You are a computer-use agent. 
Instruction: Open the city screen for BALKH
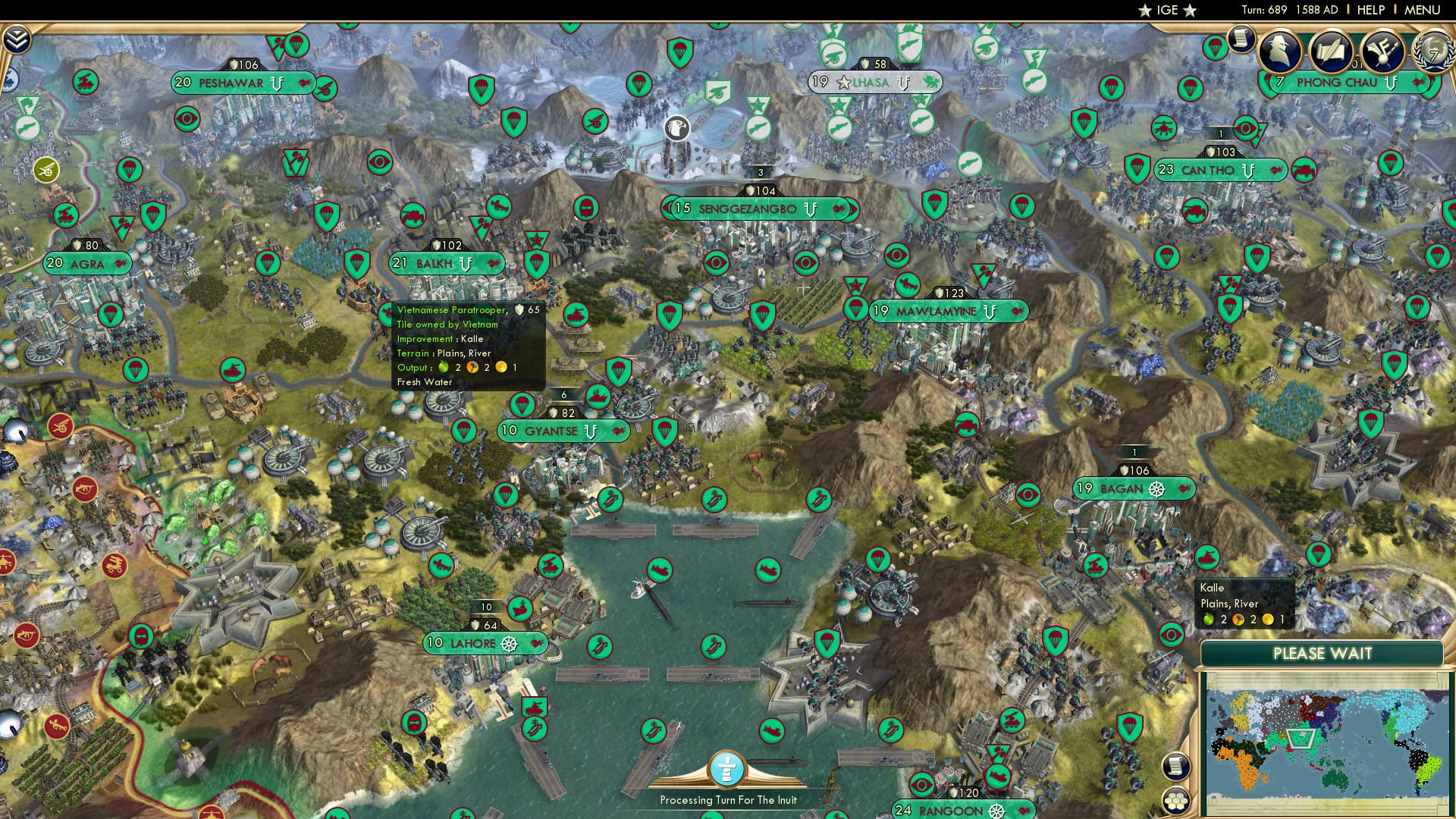435,262
